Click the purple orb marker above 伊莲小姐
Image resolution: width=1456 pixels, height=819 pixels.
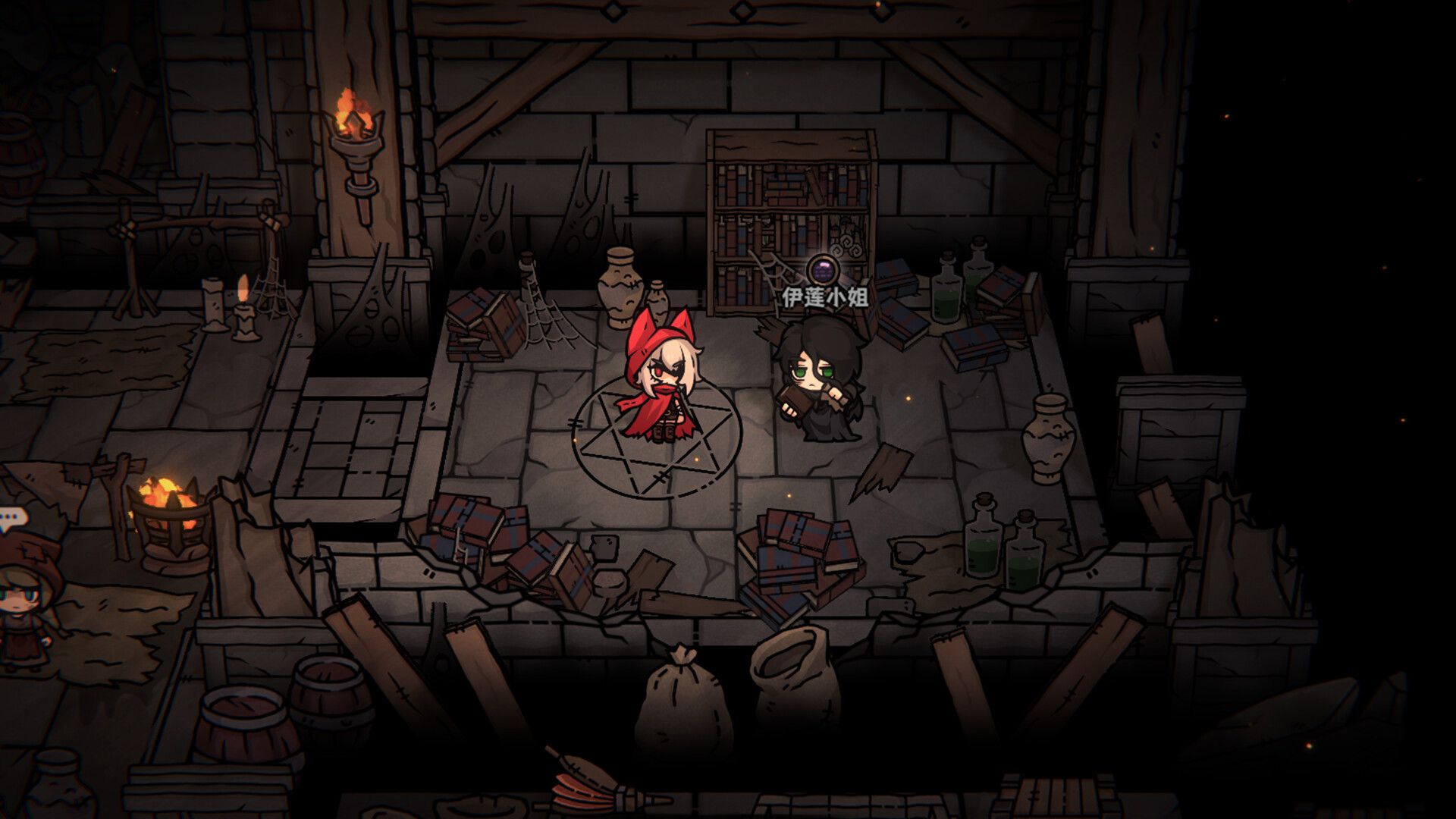coord(823,269)
